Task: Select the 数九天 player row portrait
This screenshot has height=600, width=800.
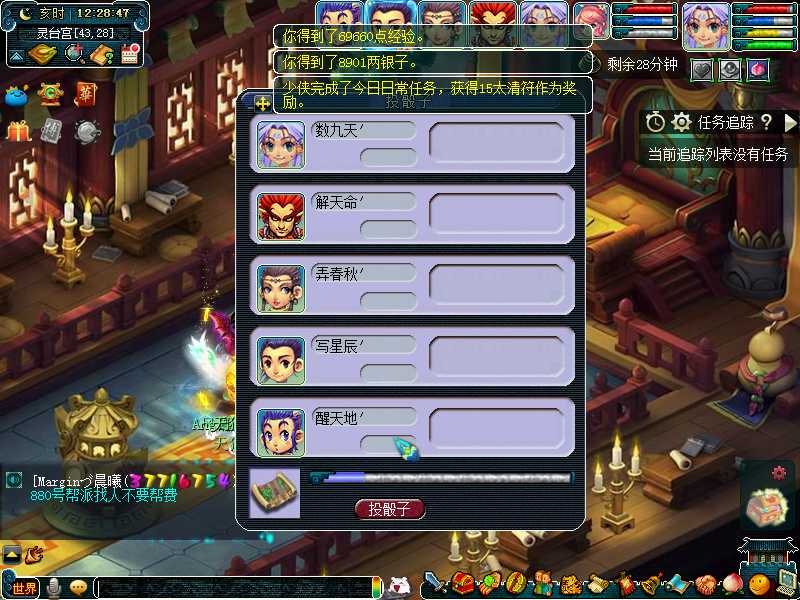Action: pos(281,144)
